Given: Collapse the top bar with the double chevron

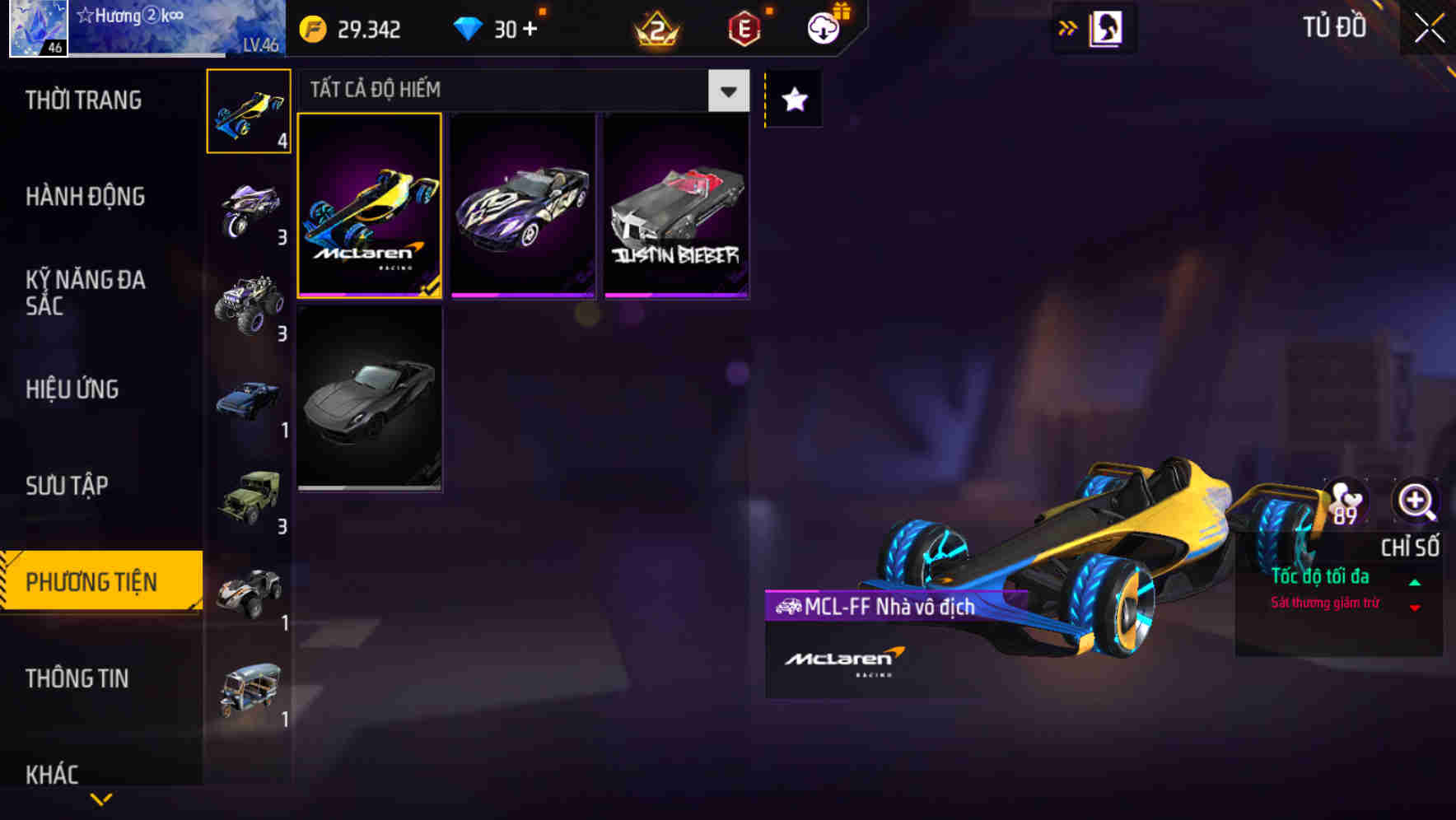Looking at the screenshot, I should tap(1068, 27).
